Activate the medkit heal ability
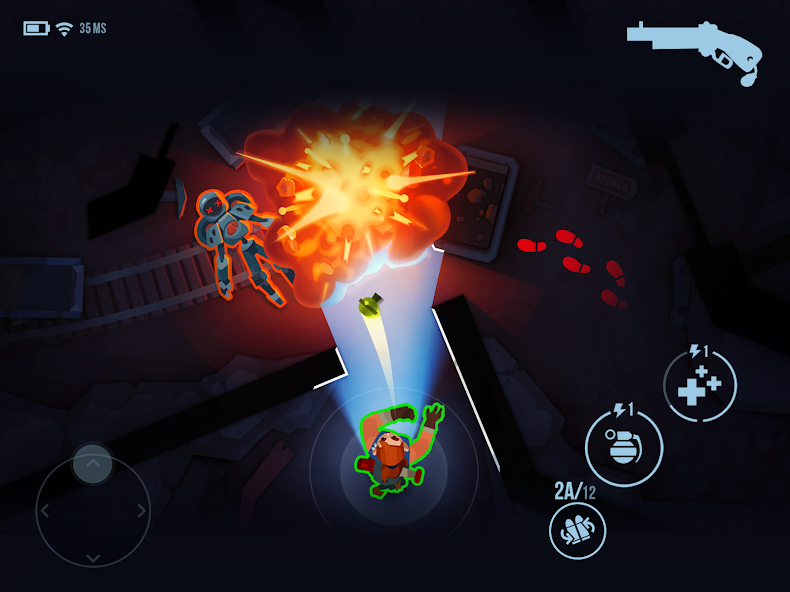Image resolution: width=790 pixels, height=592 pixels. 700,386
